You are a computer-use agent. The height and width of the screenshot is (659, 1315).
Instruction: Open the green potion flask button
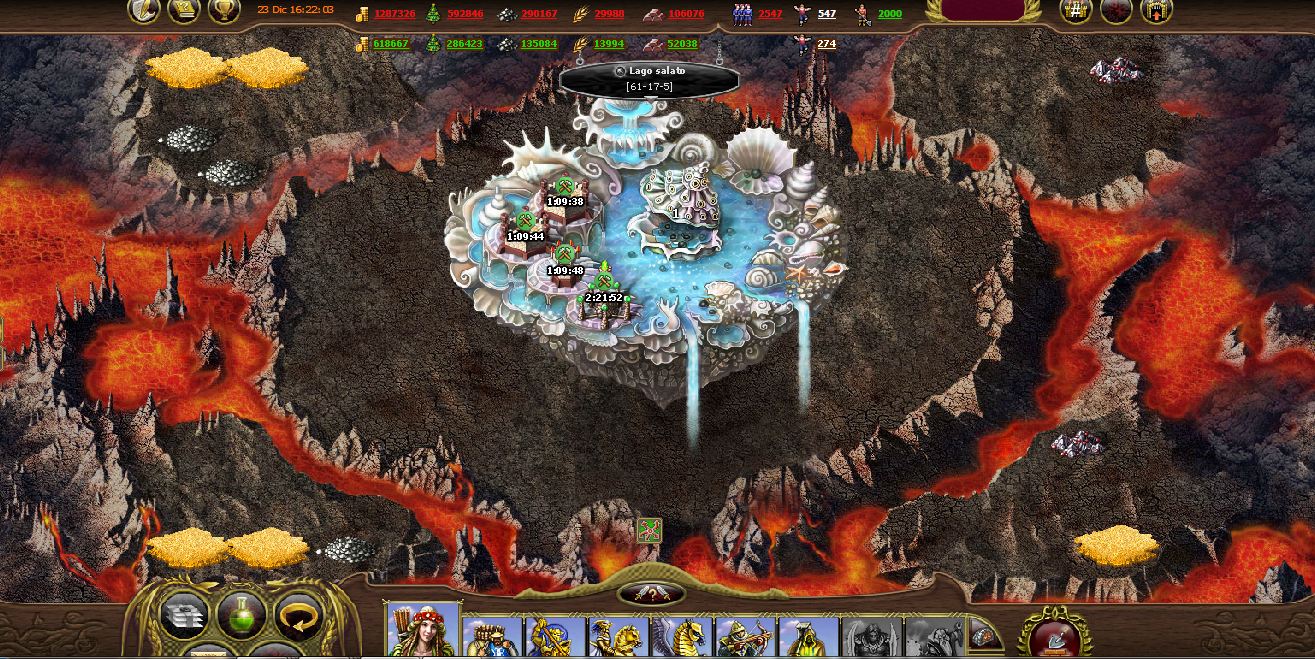pos(241,615)
